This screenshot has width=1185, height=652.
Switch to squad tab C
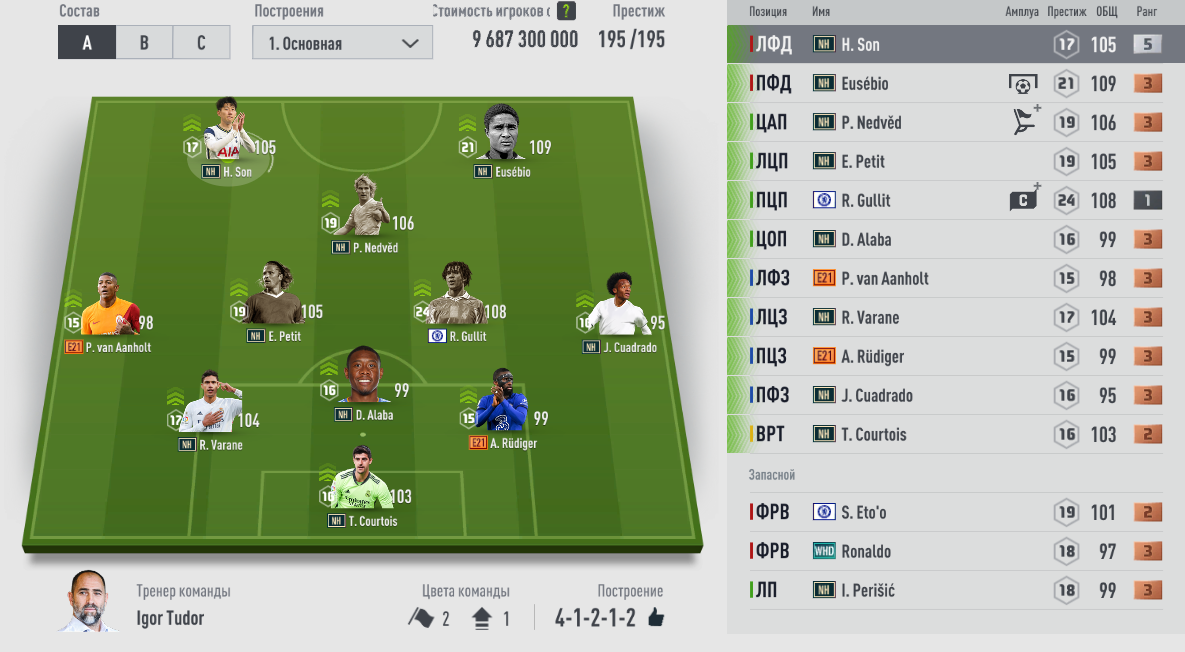coord(201,43)
